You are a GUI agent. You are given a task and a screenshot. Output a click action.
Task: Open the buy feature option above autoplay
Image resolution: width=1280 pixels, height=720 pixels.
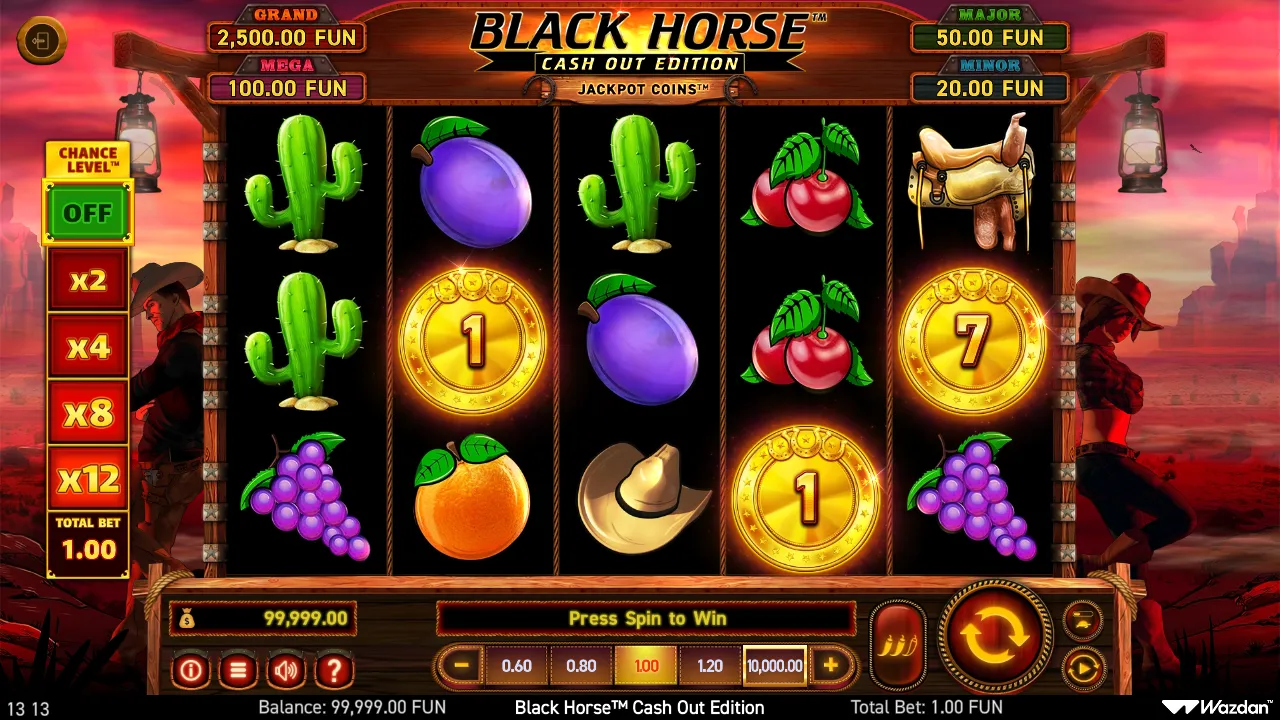point(1082,618)
